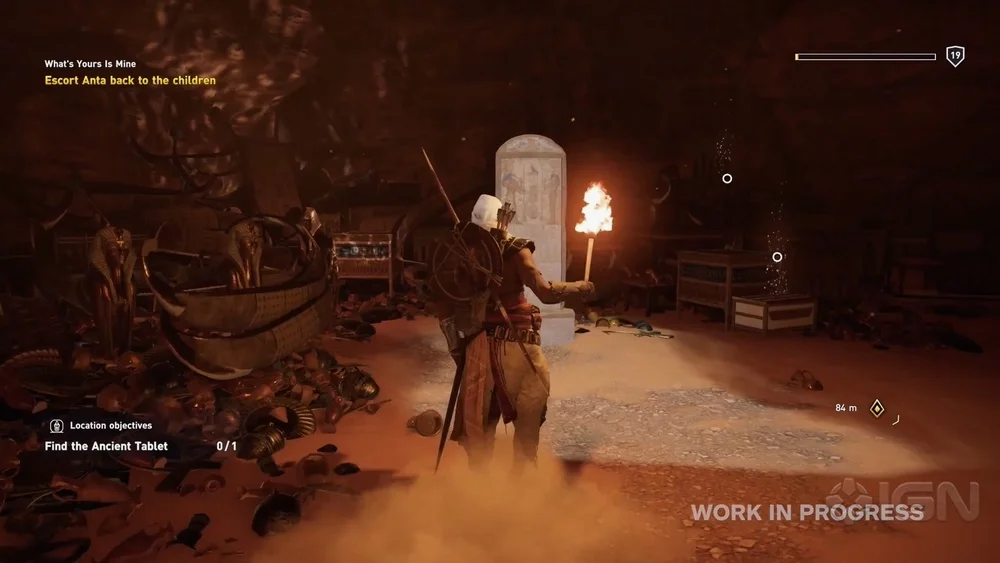Open the "Escort Anta back to the children" objective
1000x563 pixels.
coord(130,80)
